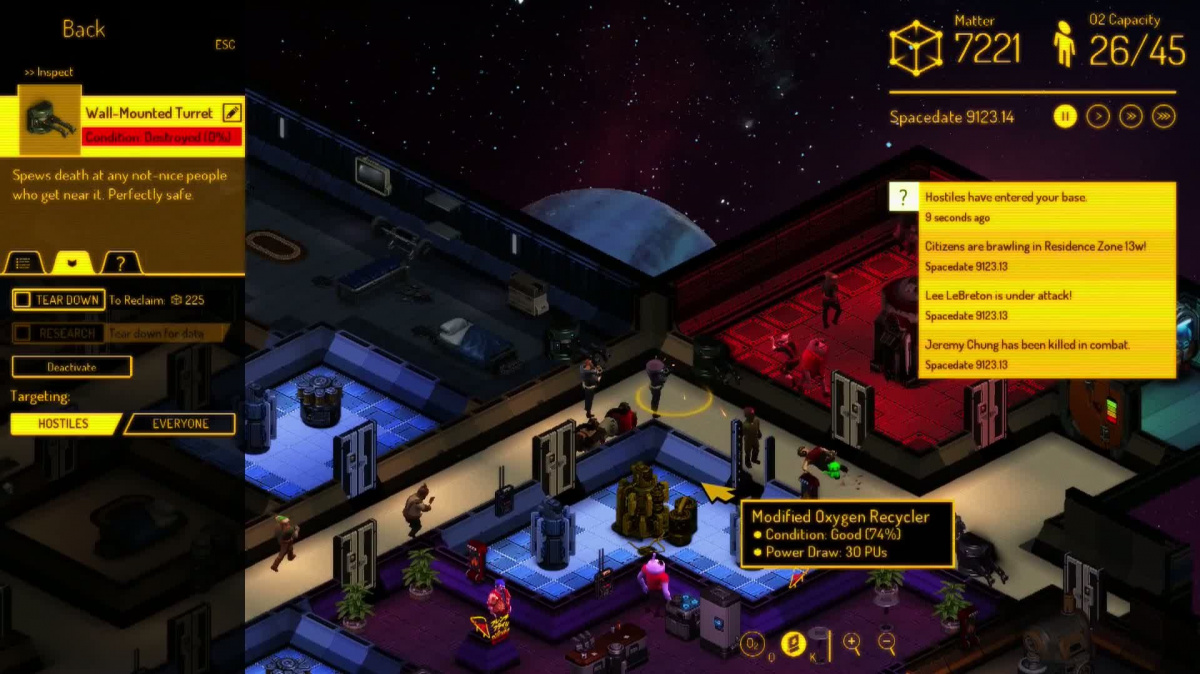Toggle the highlighted power overlay icon

[x=793, y=644]
